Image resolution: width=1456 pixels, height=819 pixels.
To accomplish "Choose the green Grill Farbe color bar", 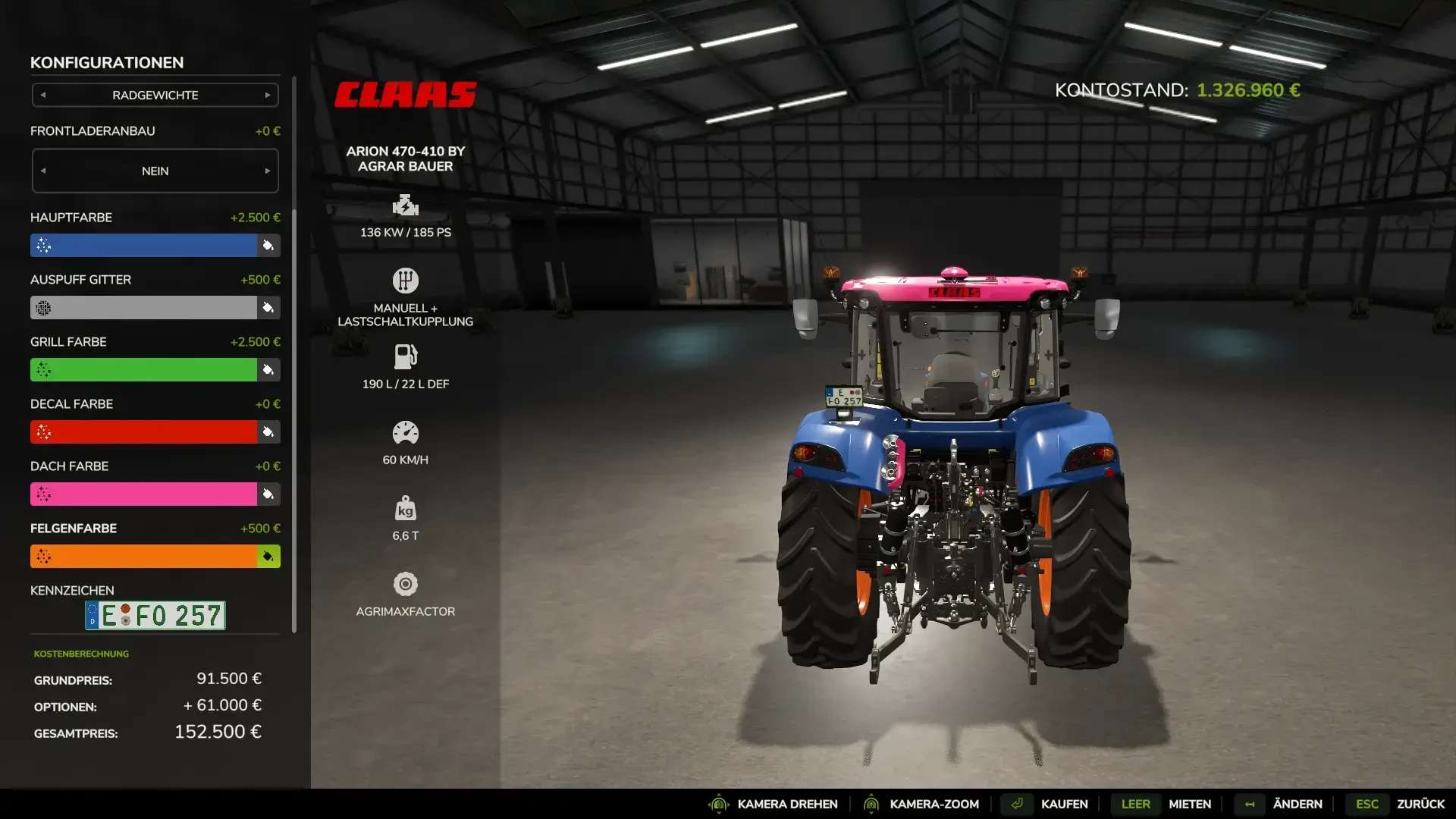I will click(x=144, y=370).
